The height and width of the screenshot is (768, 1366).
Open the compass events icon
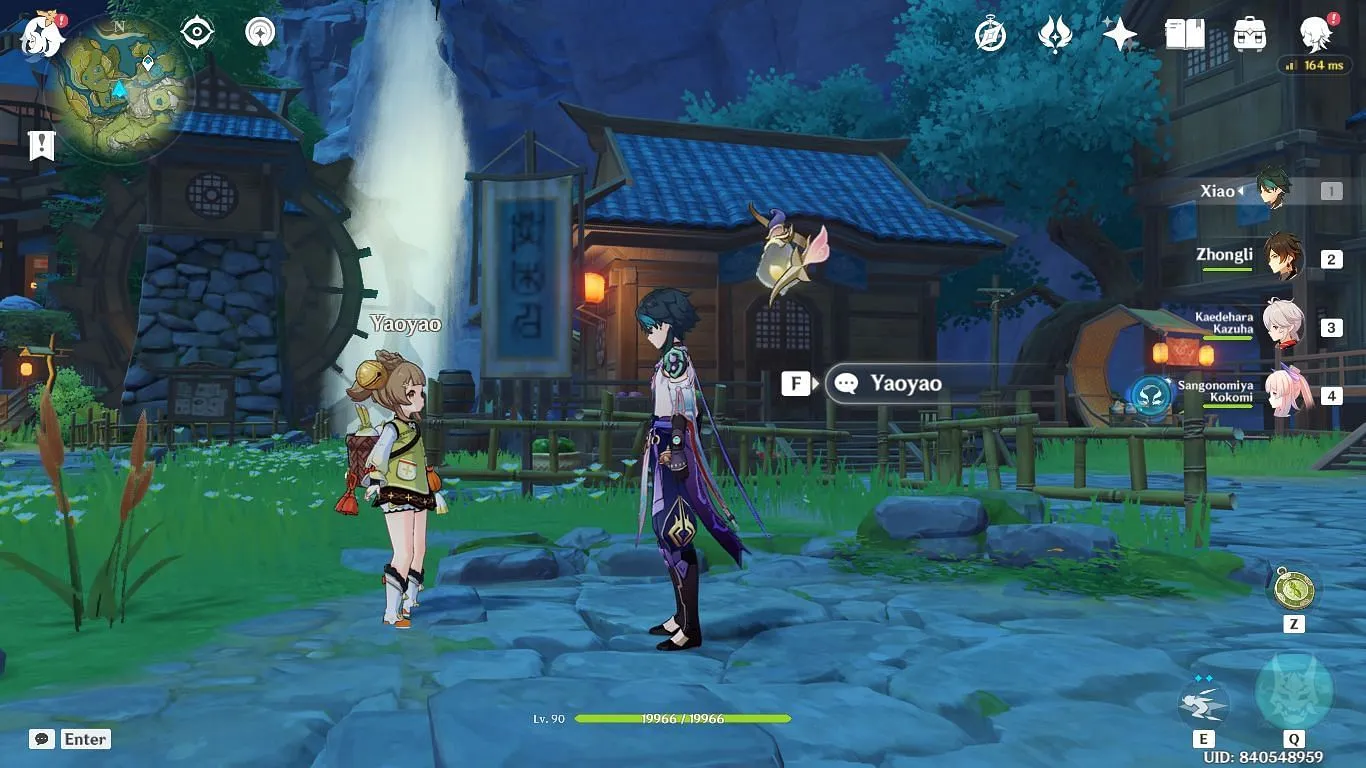tap(990, 35)
